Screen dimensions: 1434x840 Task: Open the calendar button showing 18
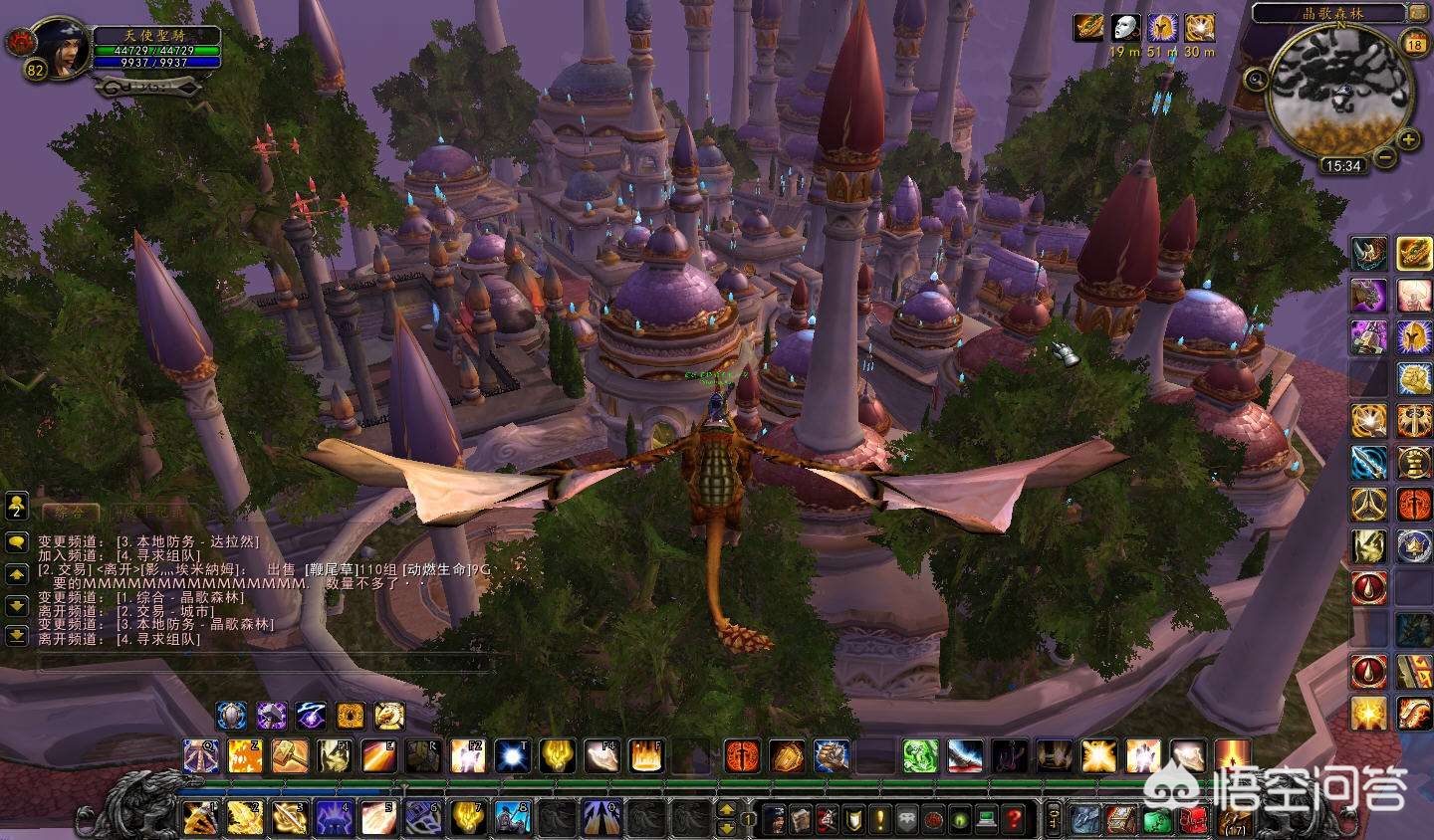click(x=1414, y=43)
